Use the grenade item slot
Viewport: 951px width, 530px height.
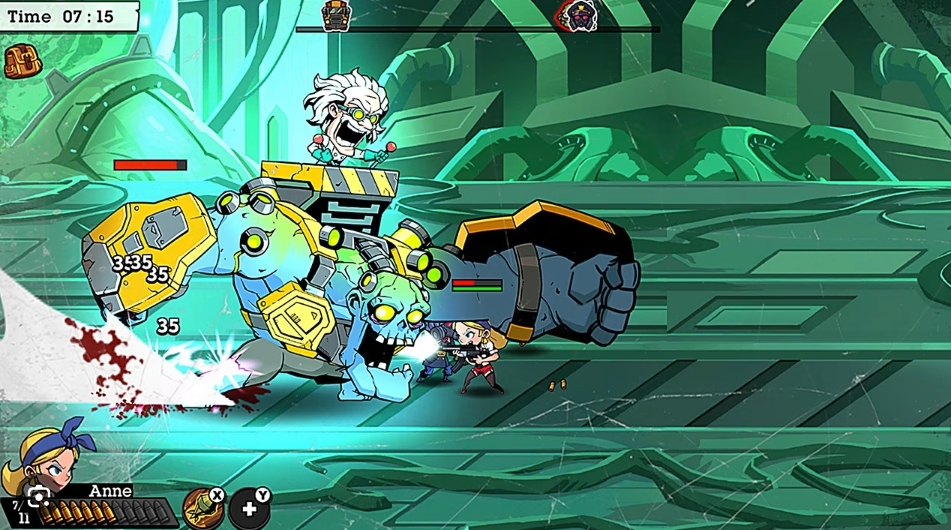(x=201, y=507)
